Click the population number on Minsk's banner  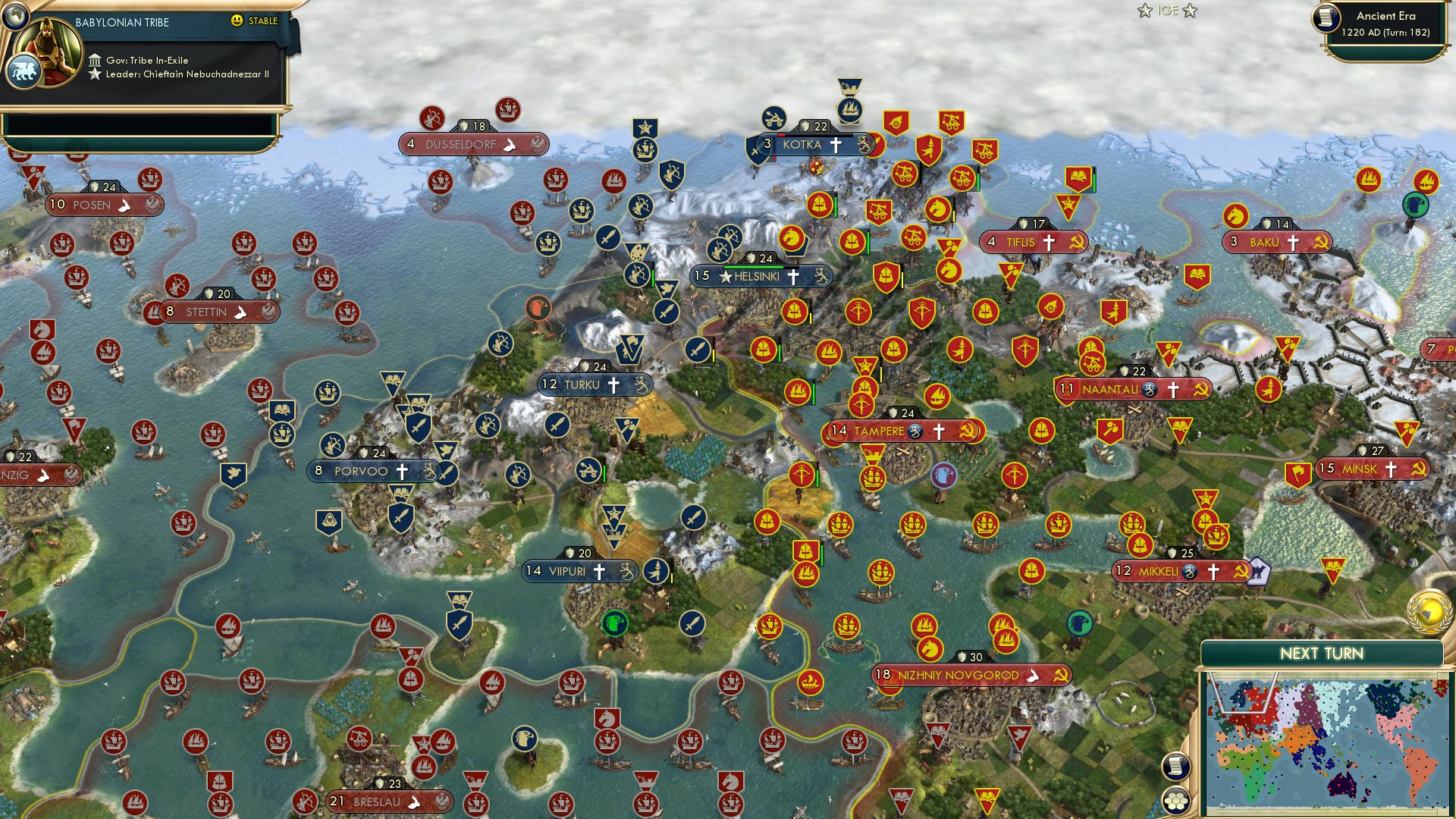[1326, 469]
